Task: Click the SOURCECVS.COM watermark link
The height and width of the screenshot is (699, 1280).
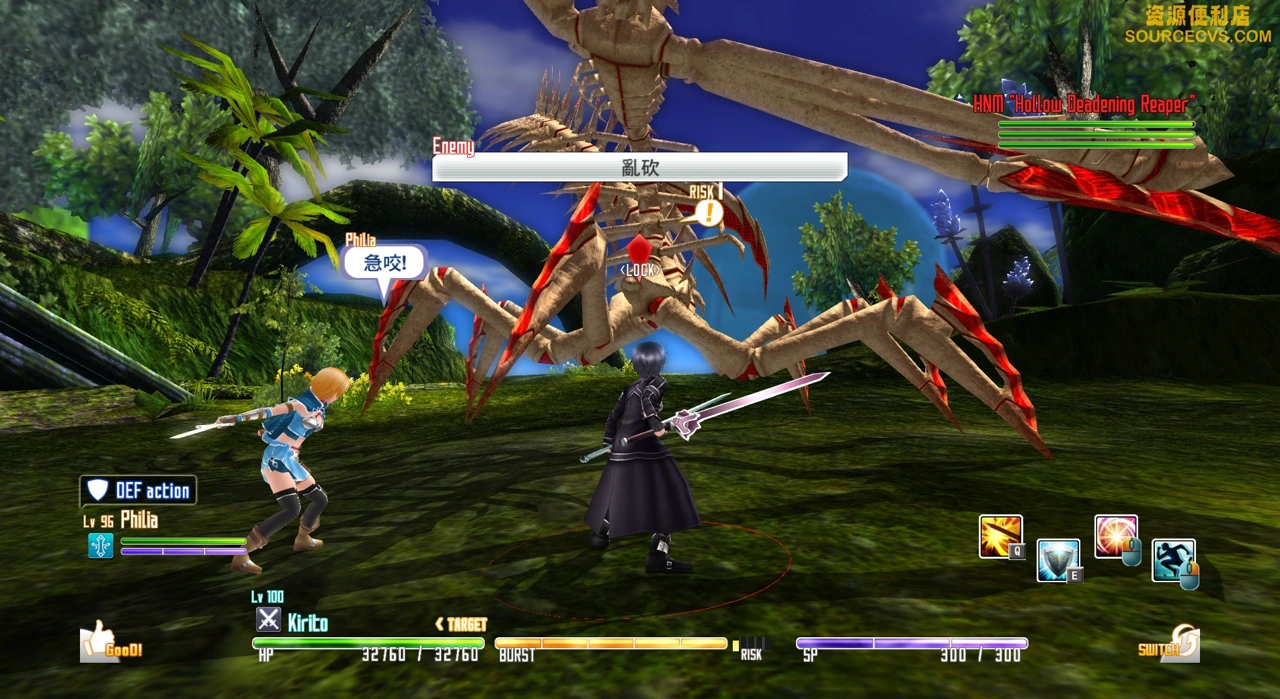Action: (1197, 36)
